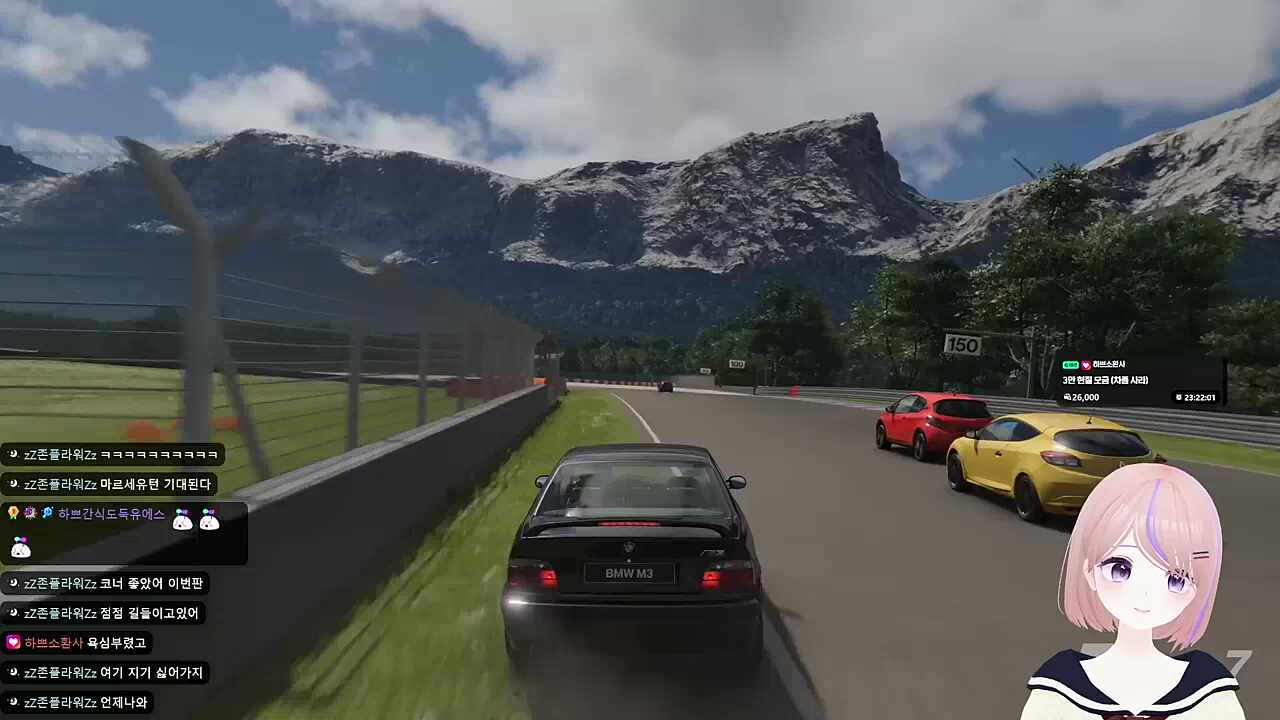
Task: Select the 하쁘소환사 chat message
Action: (x=78, y=643)
